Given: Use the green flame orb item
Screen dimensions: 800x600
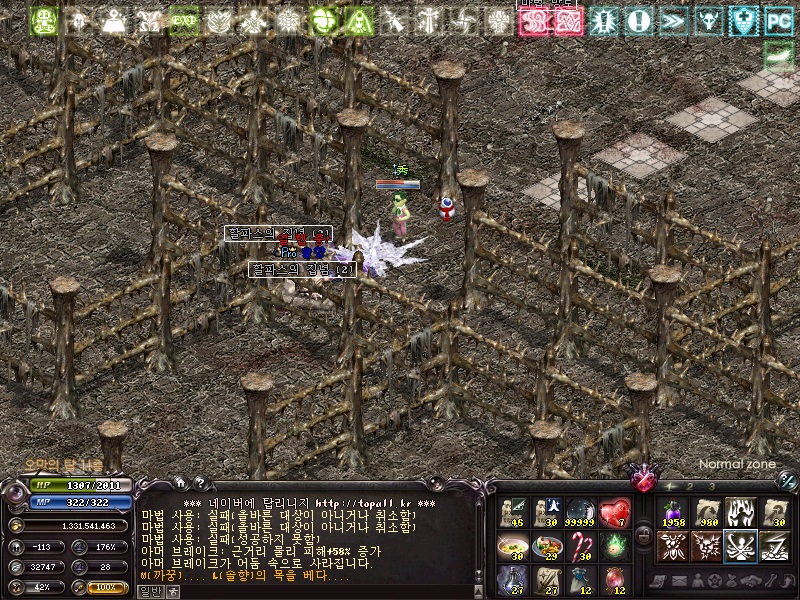Looking at the screenshot, I should coord(615,546).
